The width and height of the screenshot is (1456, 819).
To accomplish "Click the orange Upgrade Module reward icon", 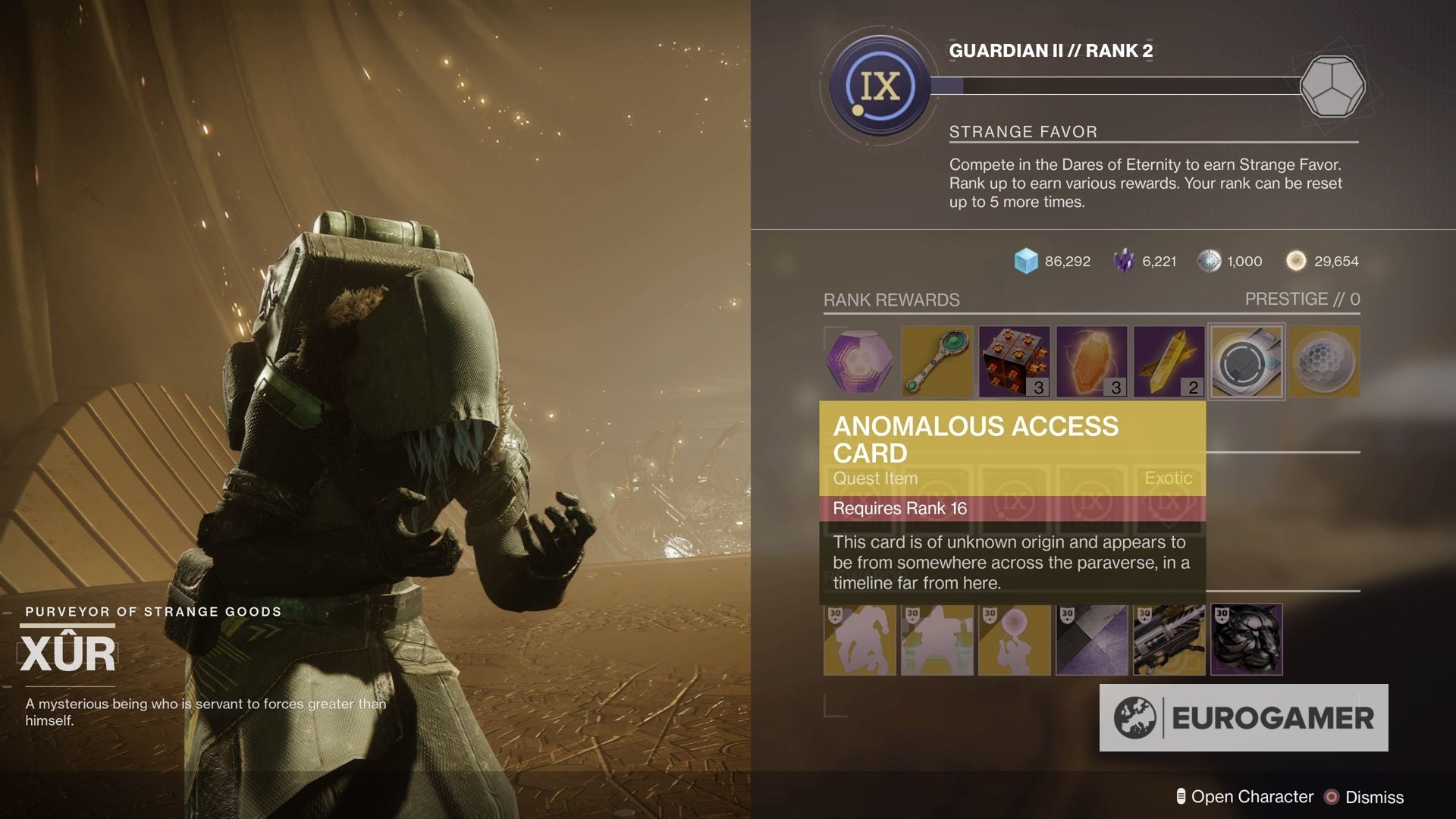I will coord(1092,362).
